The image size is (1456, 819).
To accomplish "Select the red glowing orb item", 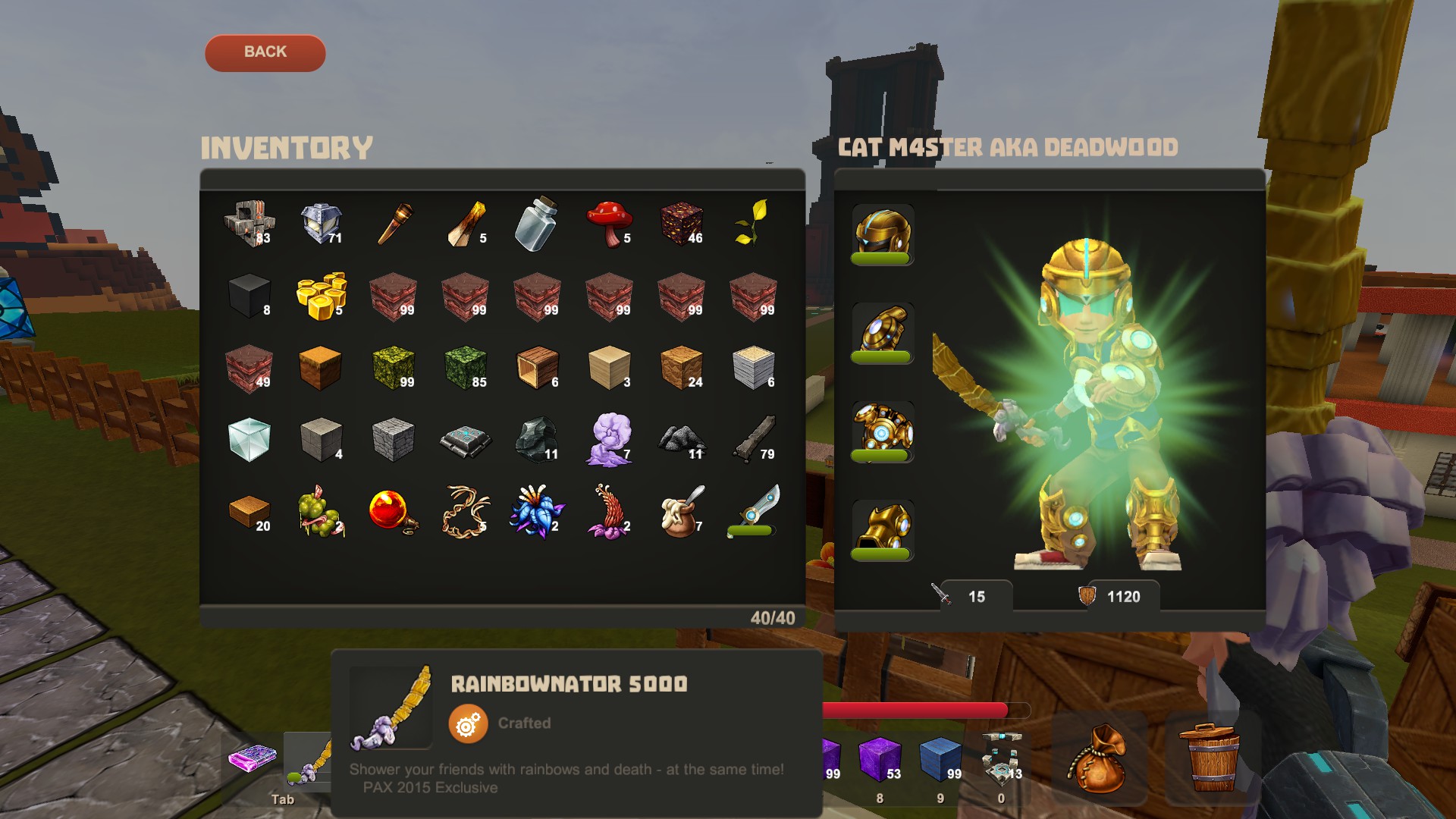I will 393,511.
